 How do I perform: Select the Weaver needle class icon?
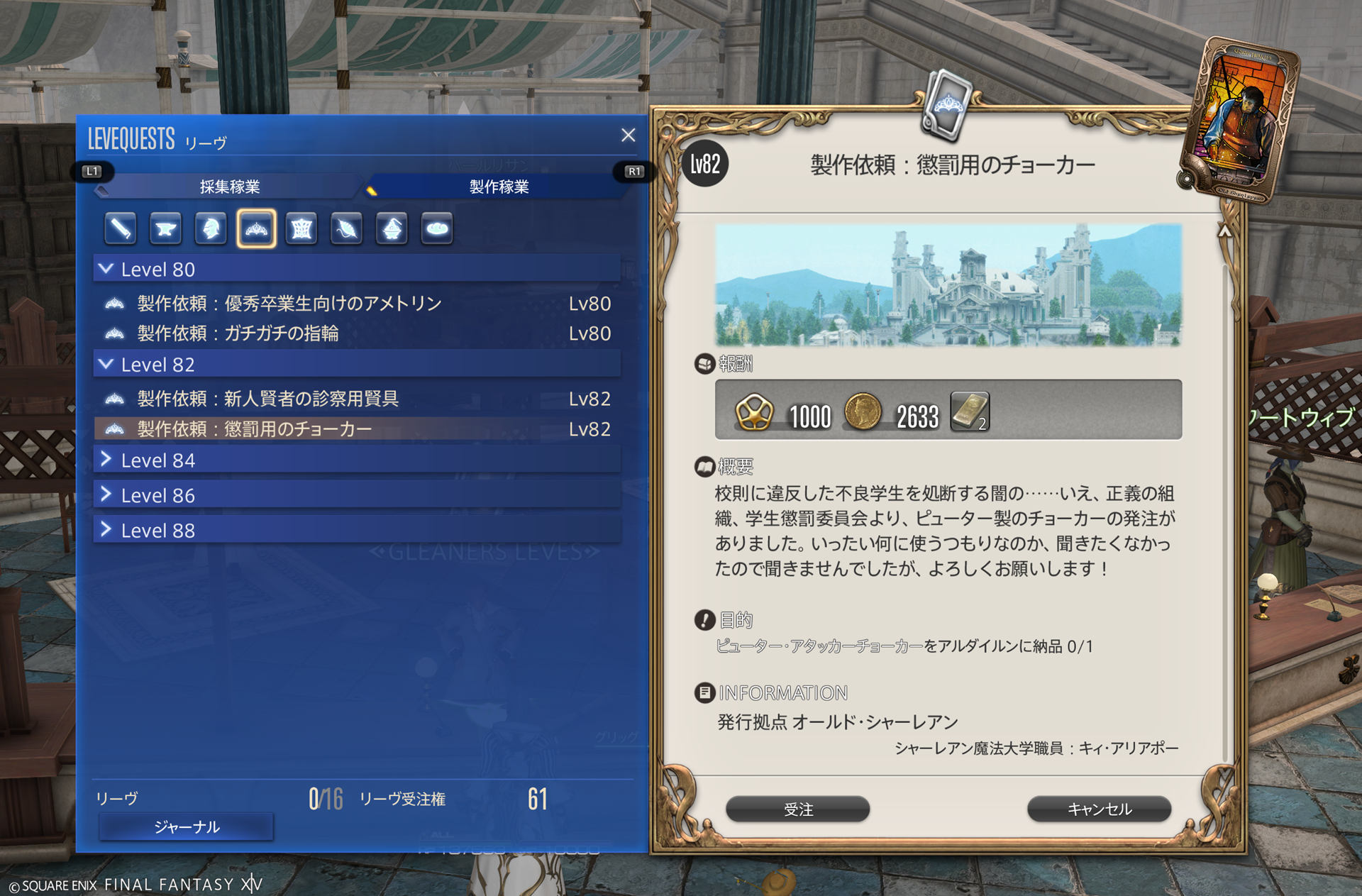(347, 228)
